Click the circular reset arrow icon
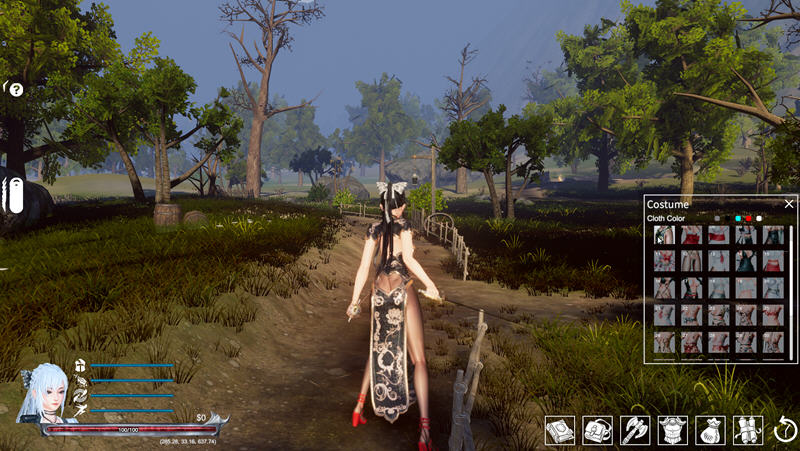Screen dimensions: 800x451 (x=783, y=430)
